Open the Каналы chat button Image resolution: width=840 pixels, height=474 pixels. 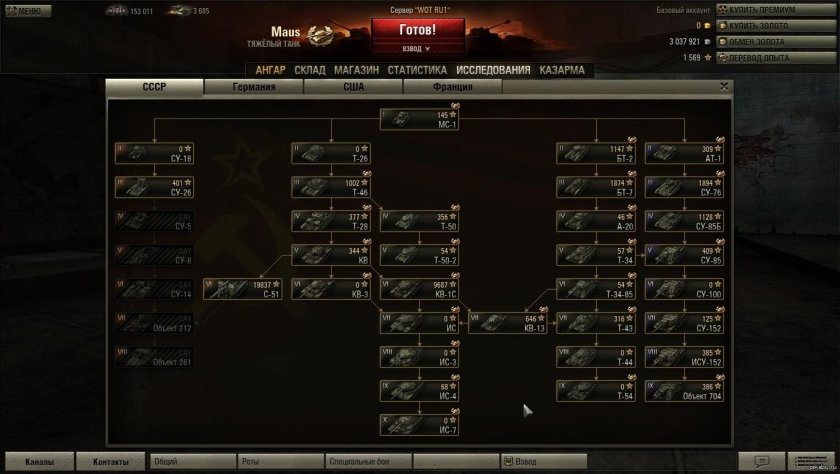[x=39, y=462]
